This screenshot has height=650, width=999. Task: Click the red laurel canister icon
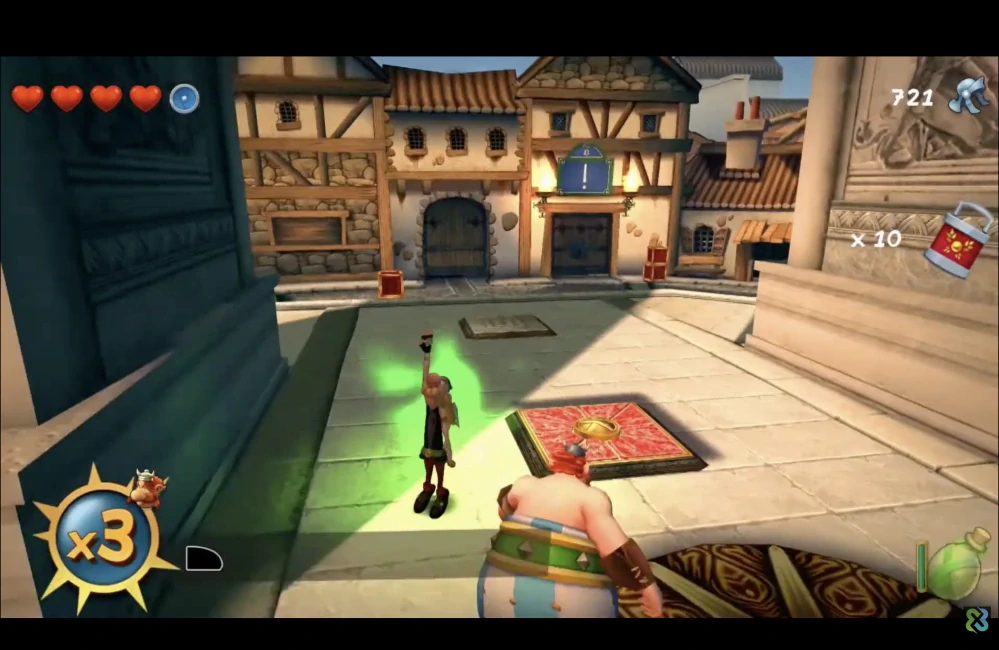pos(959,239)
